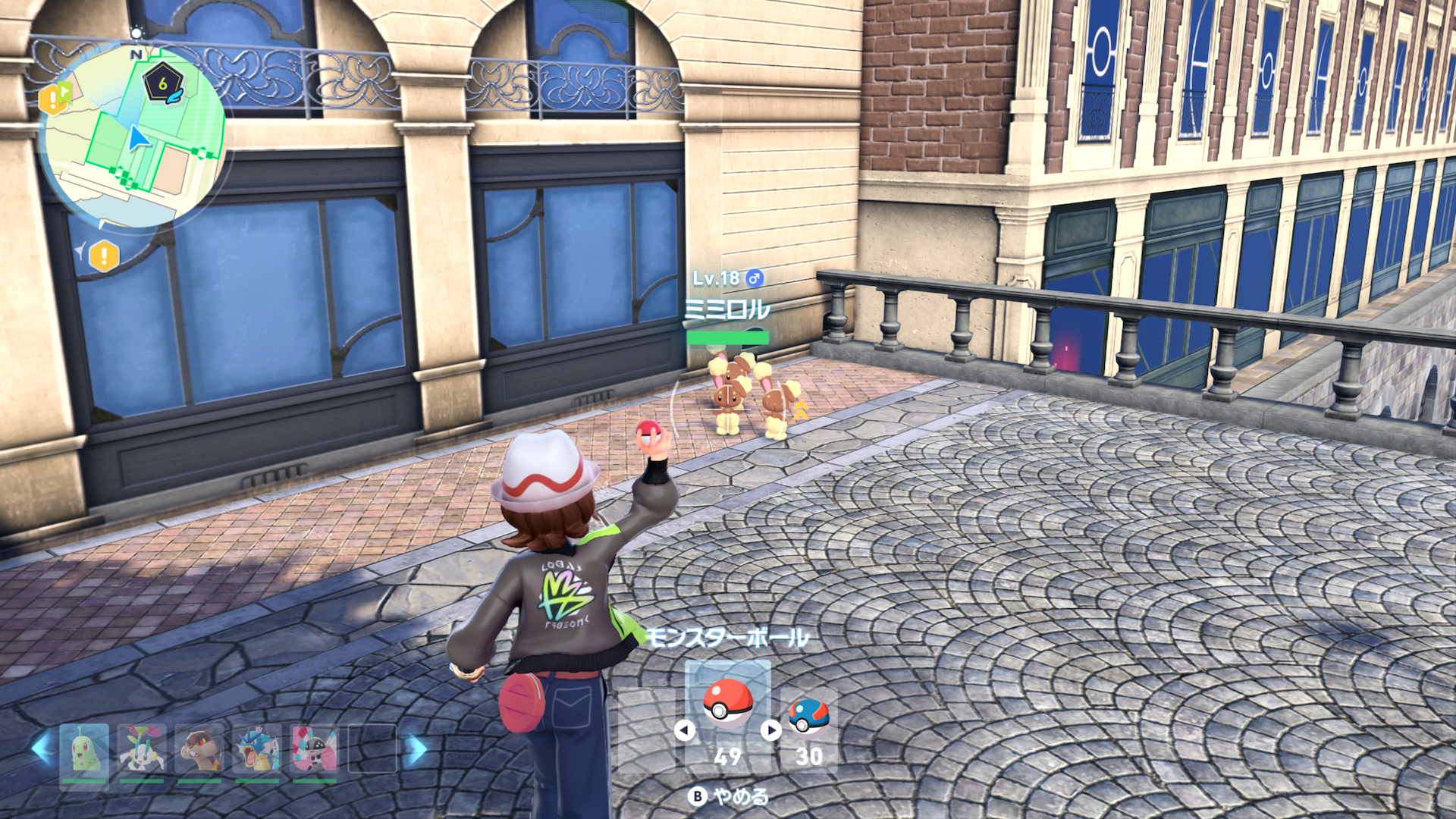This screenshot has height=819, width=1456.
Task: Select the Poké Ball with 49 left
Action: click(x=728, y=705)
